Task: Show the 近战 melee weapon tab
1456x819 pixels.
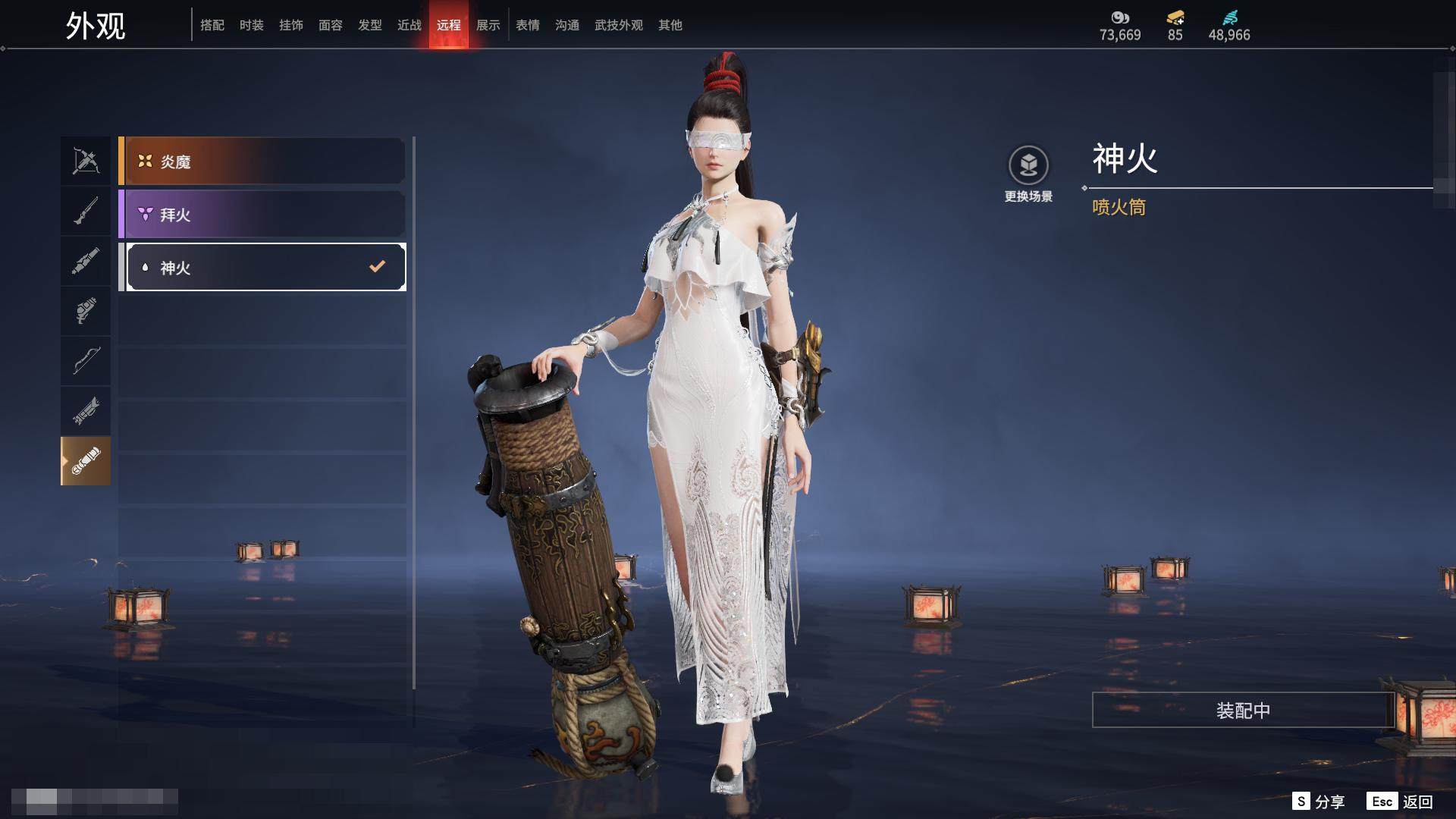Action: [x=409, y=25]
